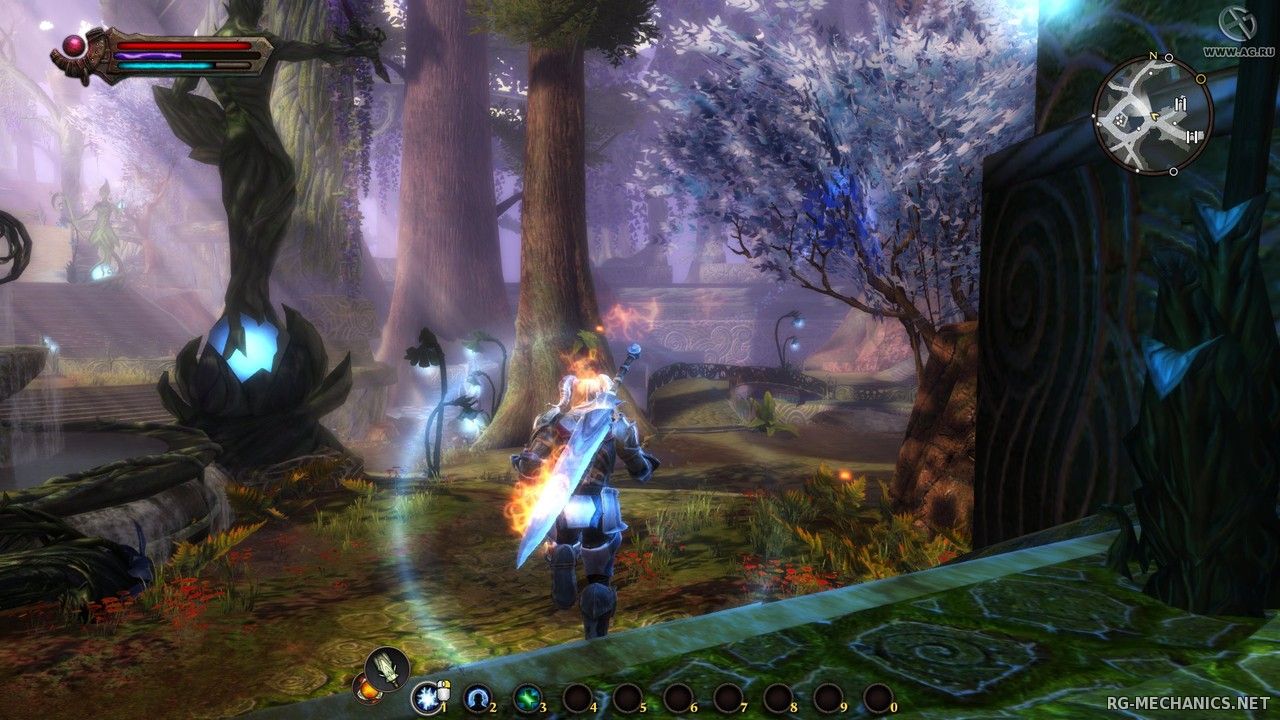The width and height of the screenshot is (1280, 720).
Task: Trigger the green cross ability in slot 3
Action: (527, 697)
